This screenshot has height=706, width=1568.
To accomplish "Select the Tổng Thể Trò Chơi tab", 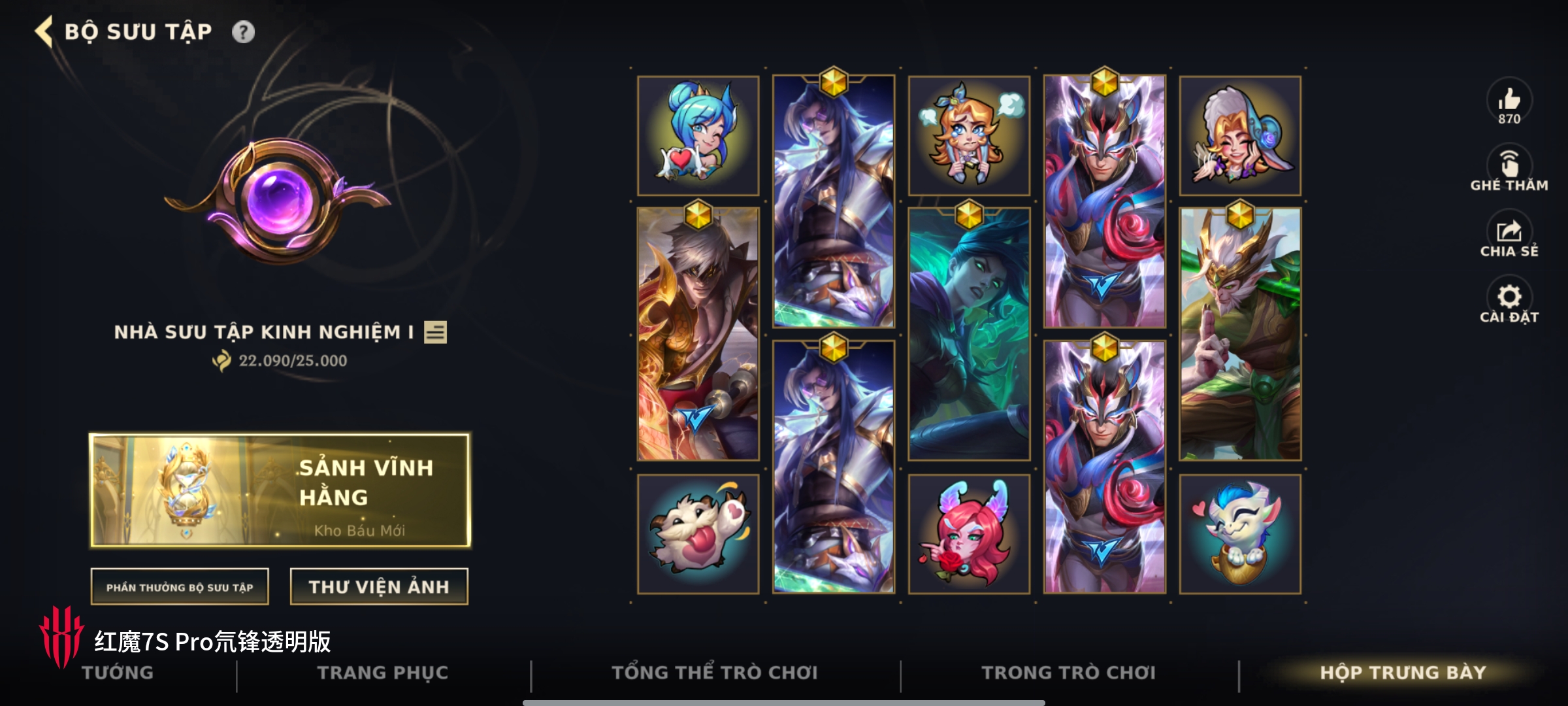I will point(715,673).
